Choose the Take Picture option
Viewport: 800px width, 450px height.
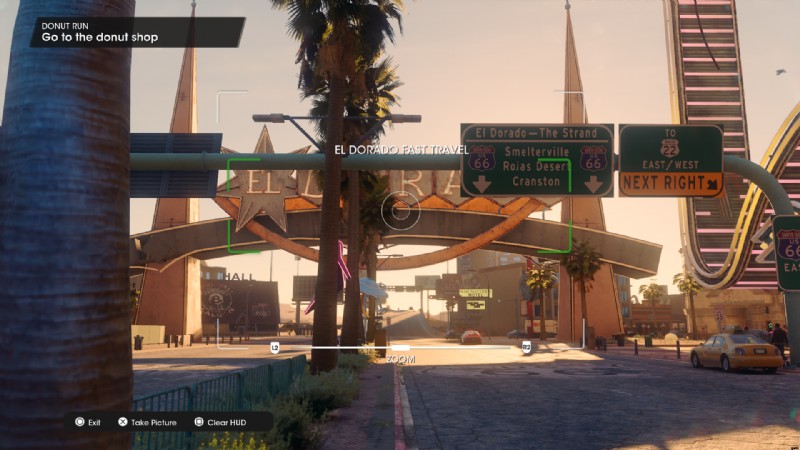pyautogui.click(x=147, y=422)
